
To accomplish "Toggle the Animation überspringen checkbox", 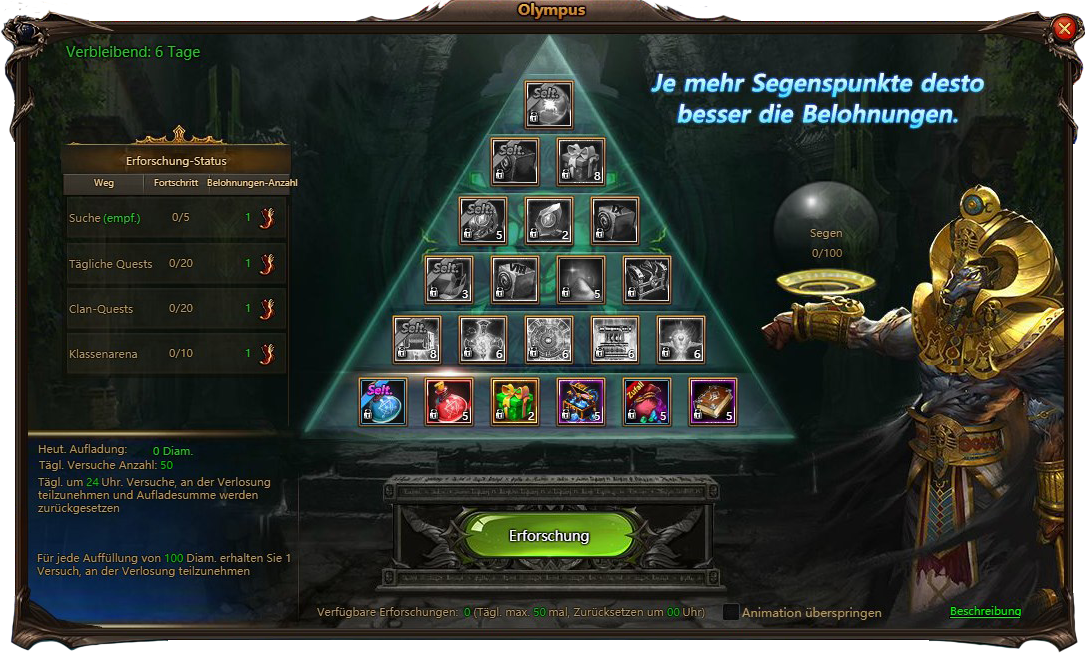I will point(731,612).
